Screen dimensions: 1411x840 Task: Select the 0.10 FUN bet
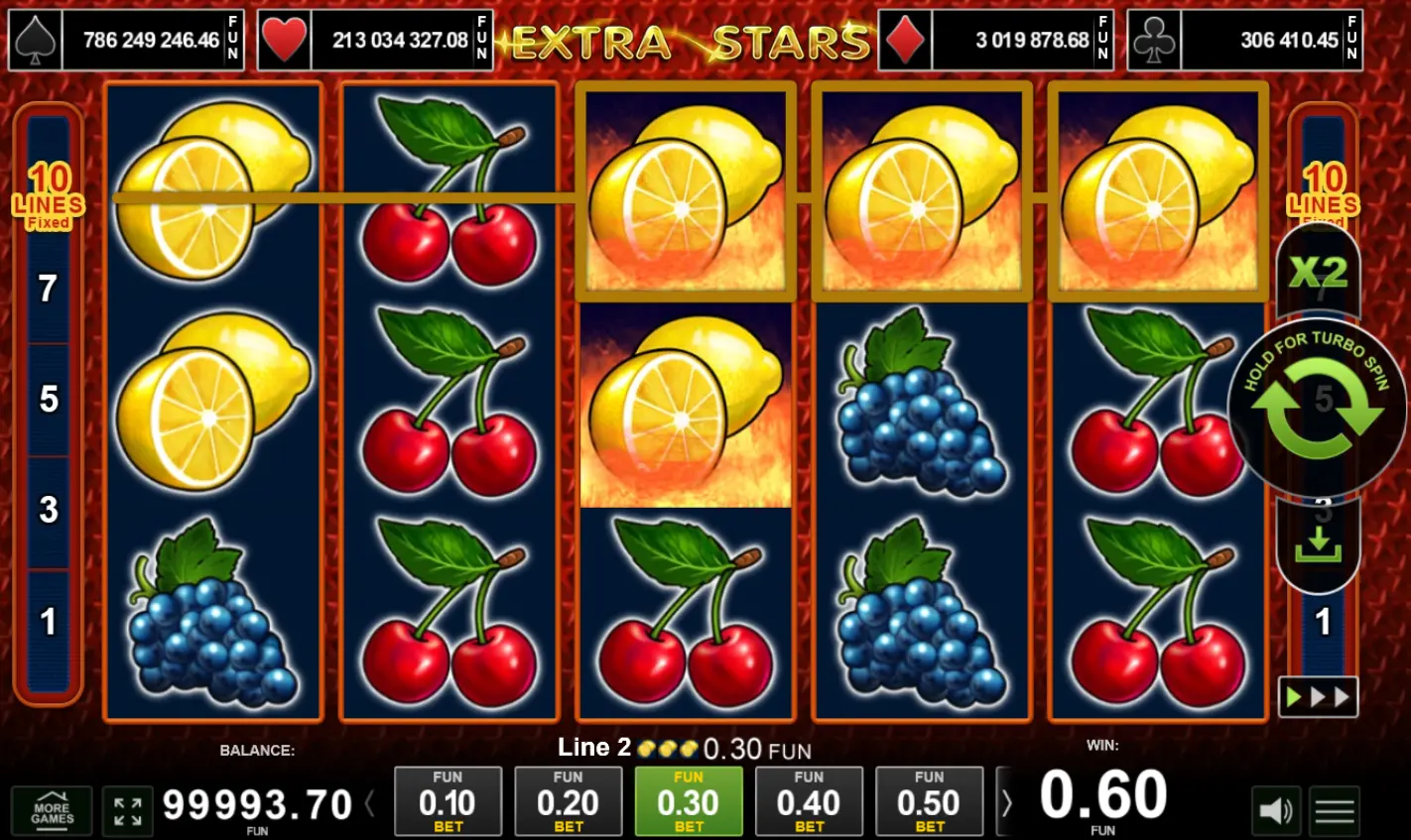click(449, 801)
